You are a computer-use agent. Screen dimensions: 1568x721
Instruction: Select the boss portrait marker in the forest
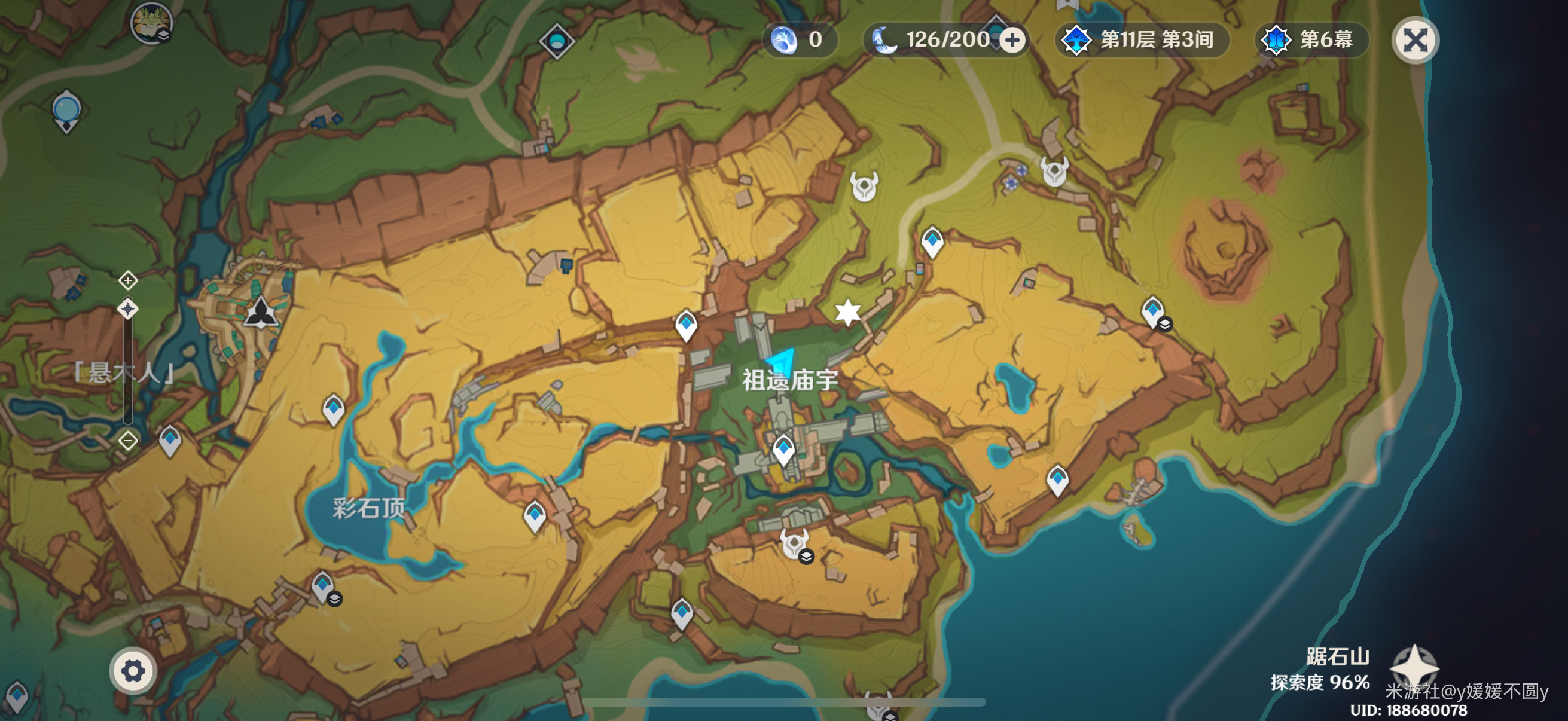[151, 23]
